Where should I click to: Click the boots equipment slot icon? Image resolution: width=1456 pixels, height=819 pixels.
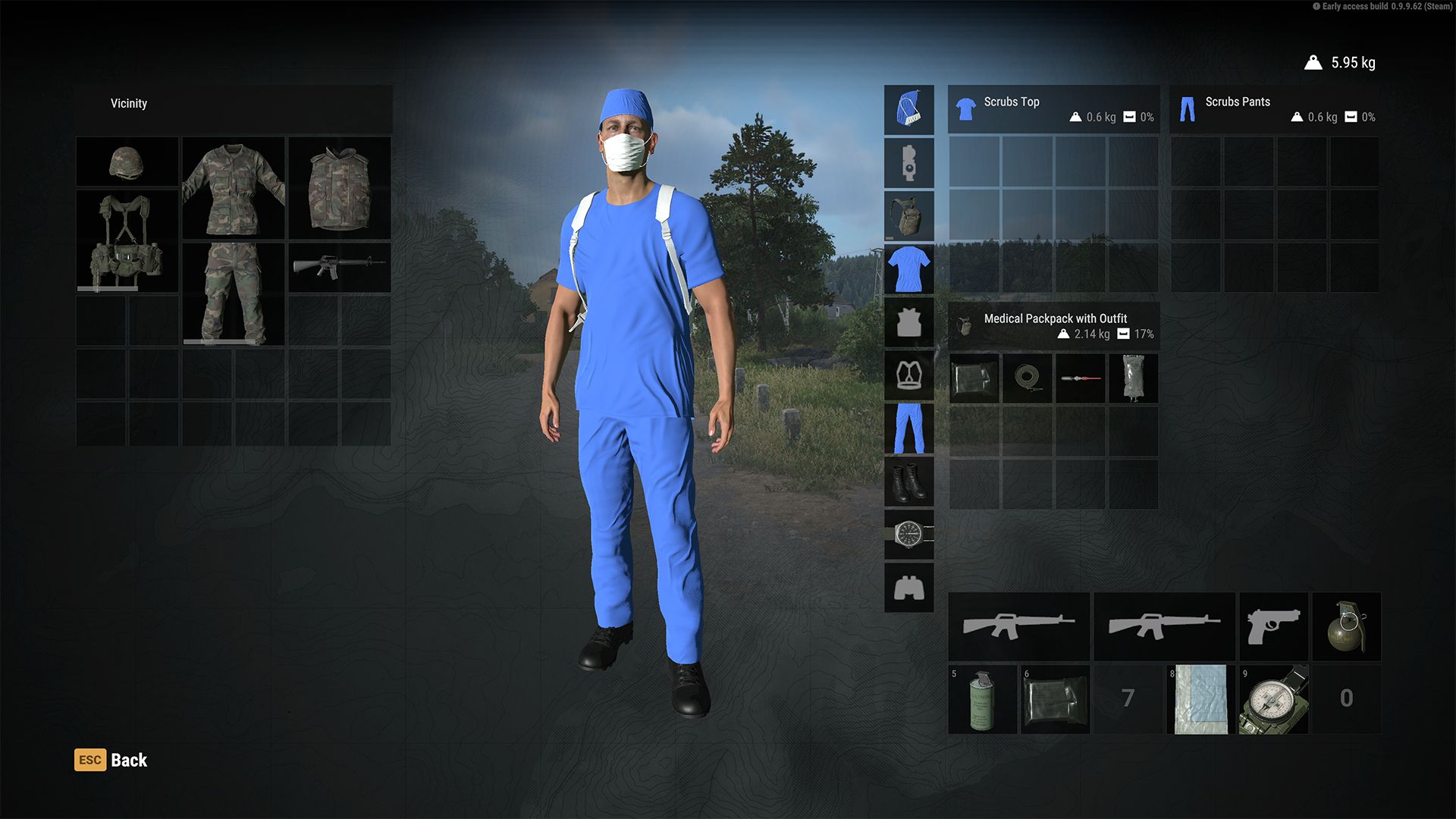click(908, 482)
